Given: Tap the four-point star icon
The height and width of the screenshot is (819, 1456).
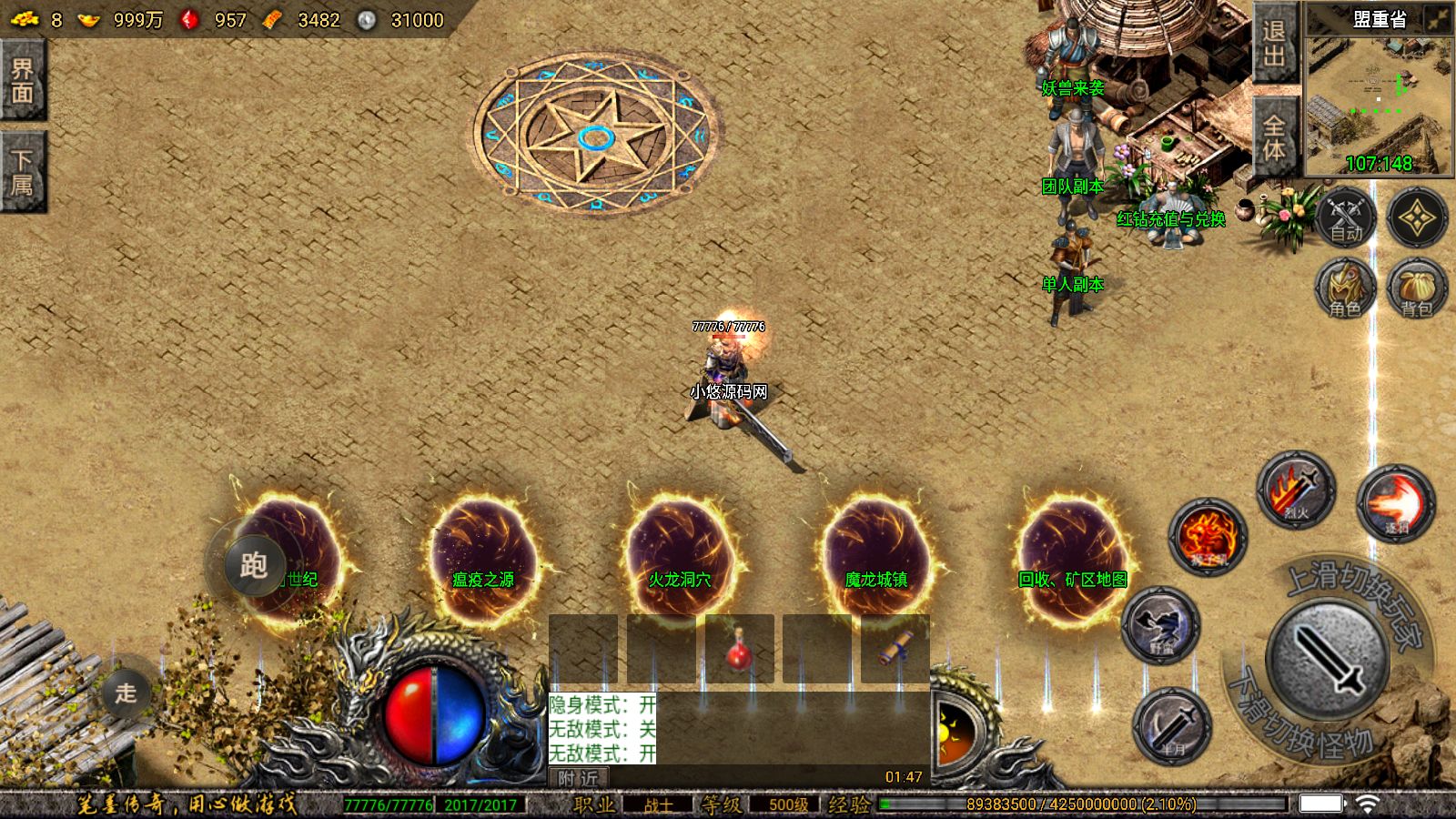Looking at the screenshot, I should pyautogui.click(x=1417, y=218).
